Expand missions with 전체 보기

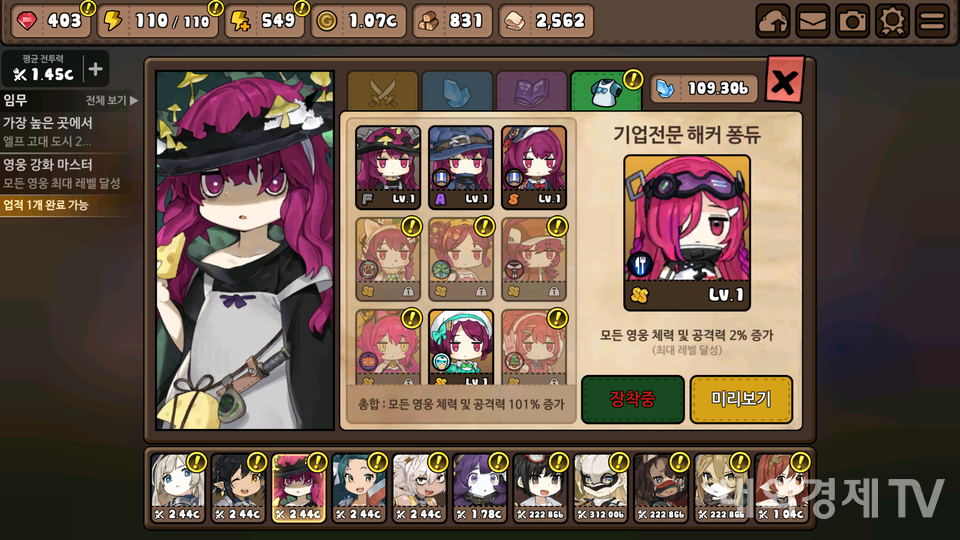click(x=111, y=100)
